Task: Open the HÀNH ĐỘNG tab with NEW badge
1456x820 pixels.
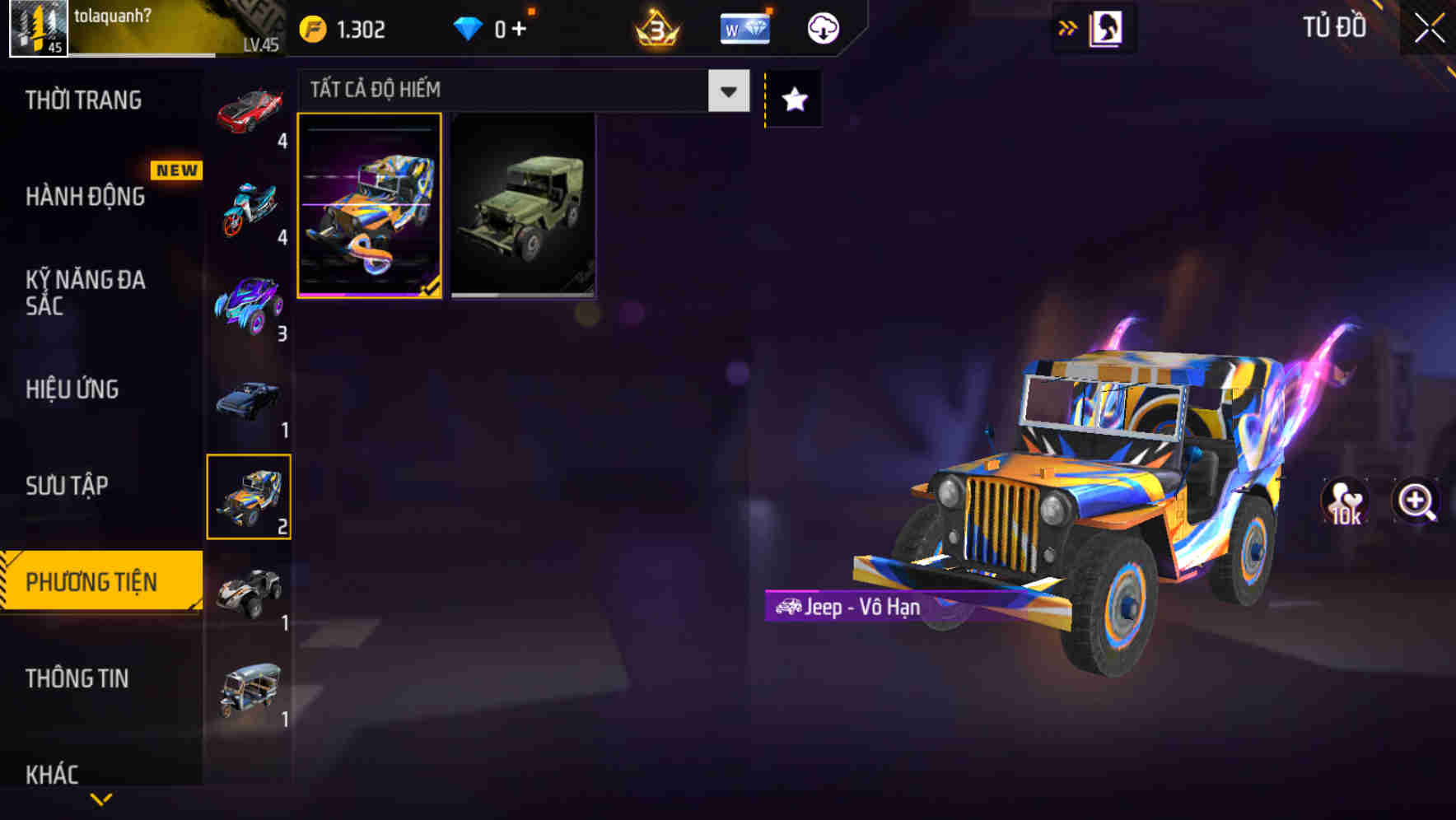Action: (82, 197)
